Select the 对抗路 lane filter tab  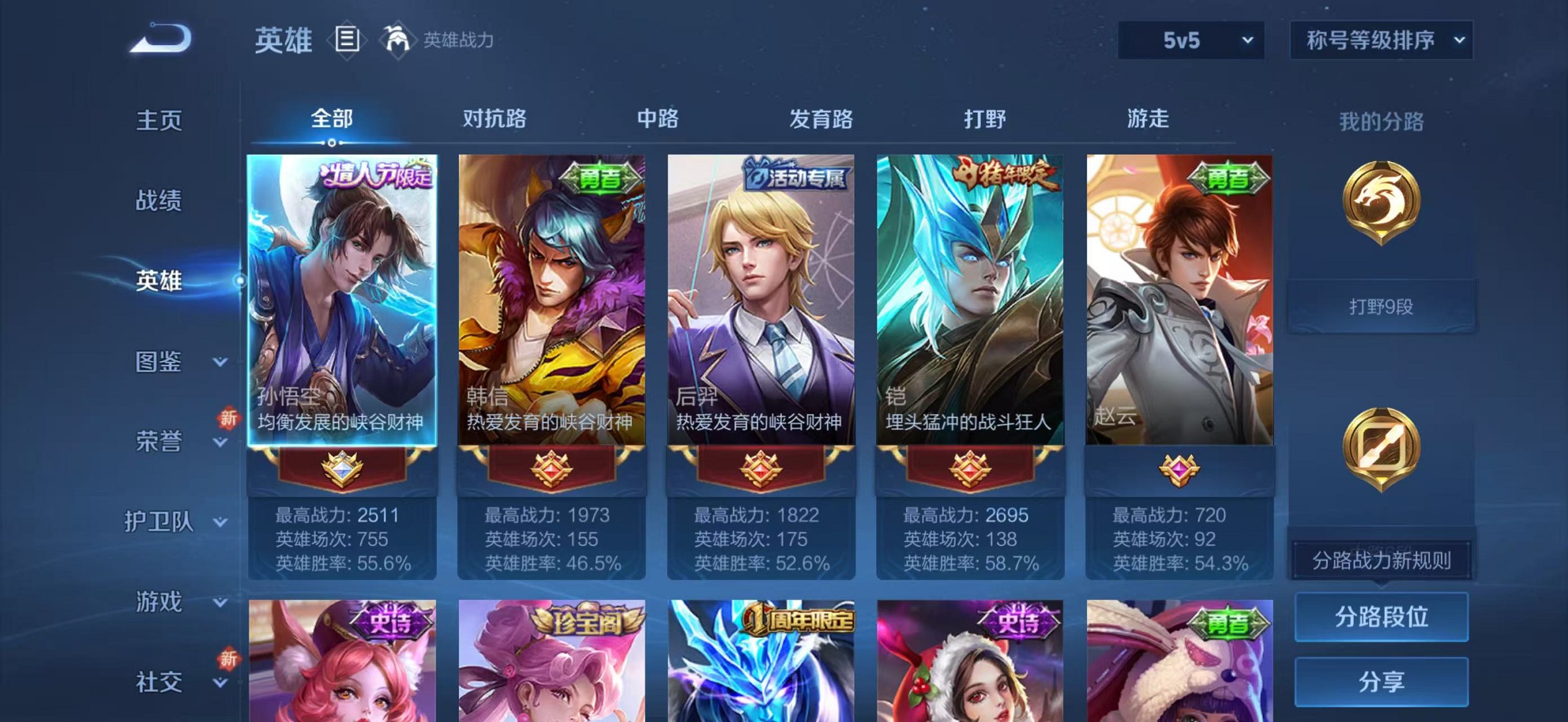click(494, 119)
